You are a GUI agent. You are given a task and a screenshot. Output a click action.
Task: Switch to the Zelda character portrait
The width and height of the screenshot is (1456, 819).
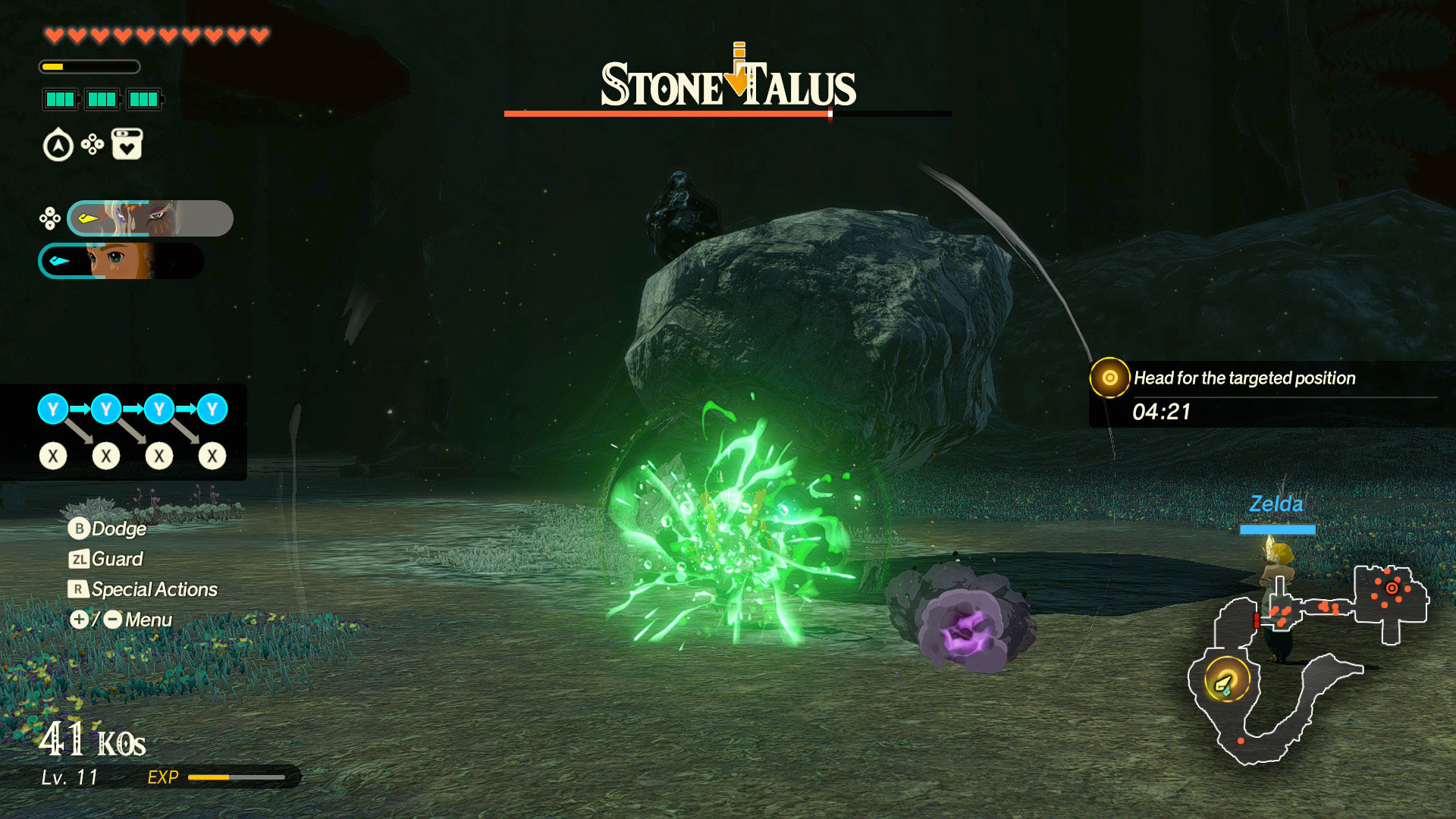point(121,261)
